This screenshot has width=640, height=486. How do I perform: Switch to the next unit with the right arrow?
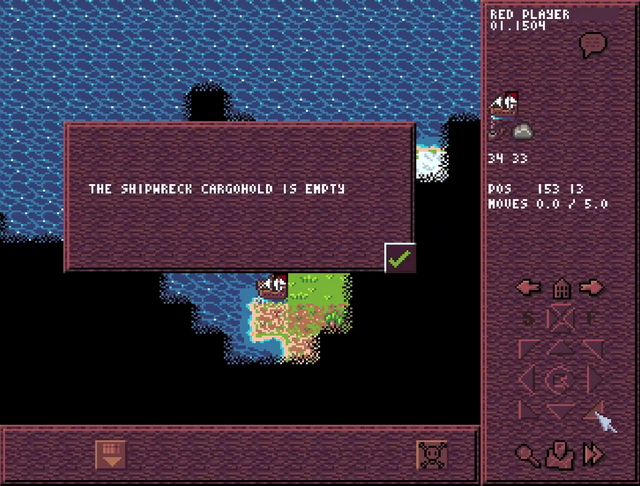pyautogui.click(x=593, y=288)
